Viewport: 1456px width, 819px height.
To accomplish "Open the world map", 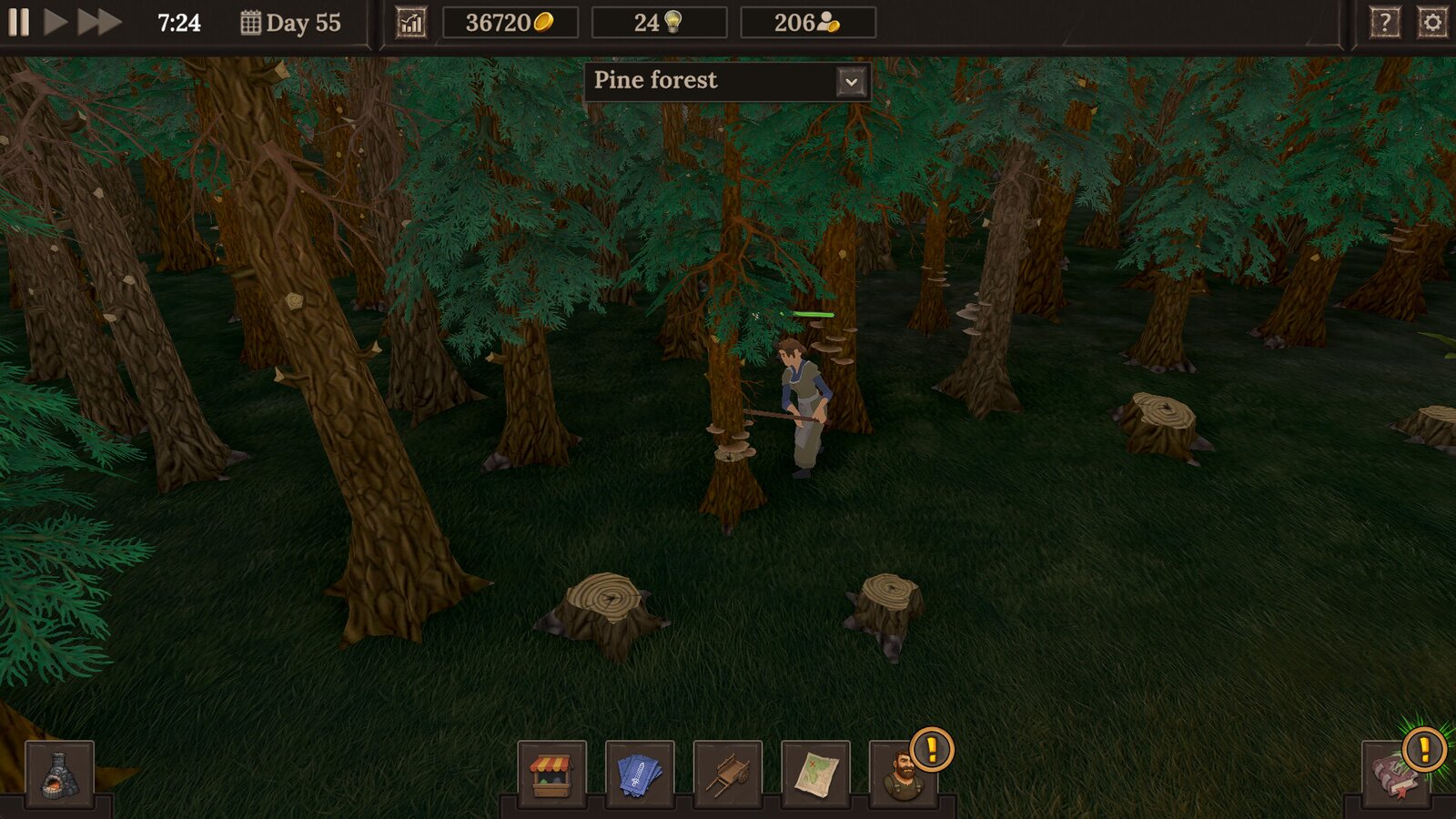I will tap(814, 774).
